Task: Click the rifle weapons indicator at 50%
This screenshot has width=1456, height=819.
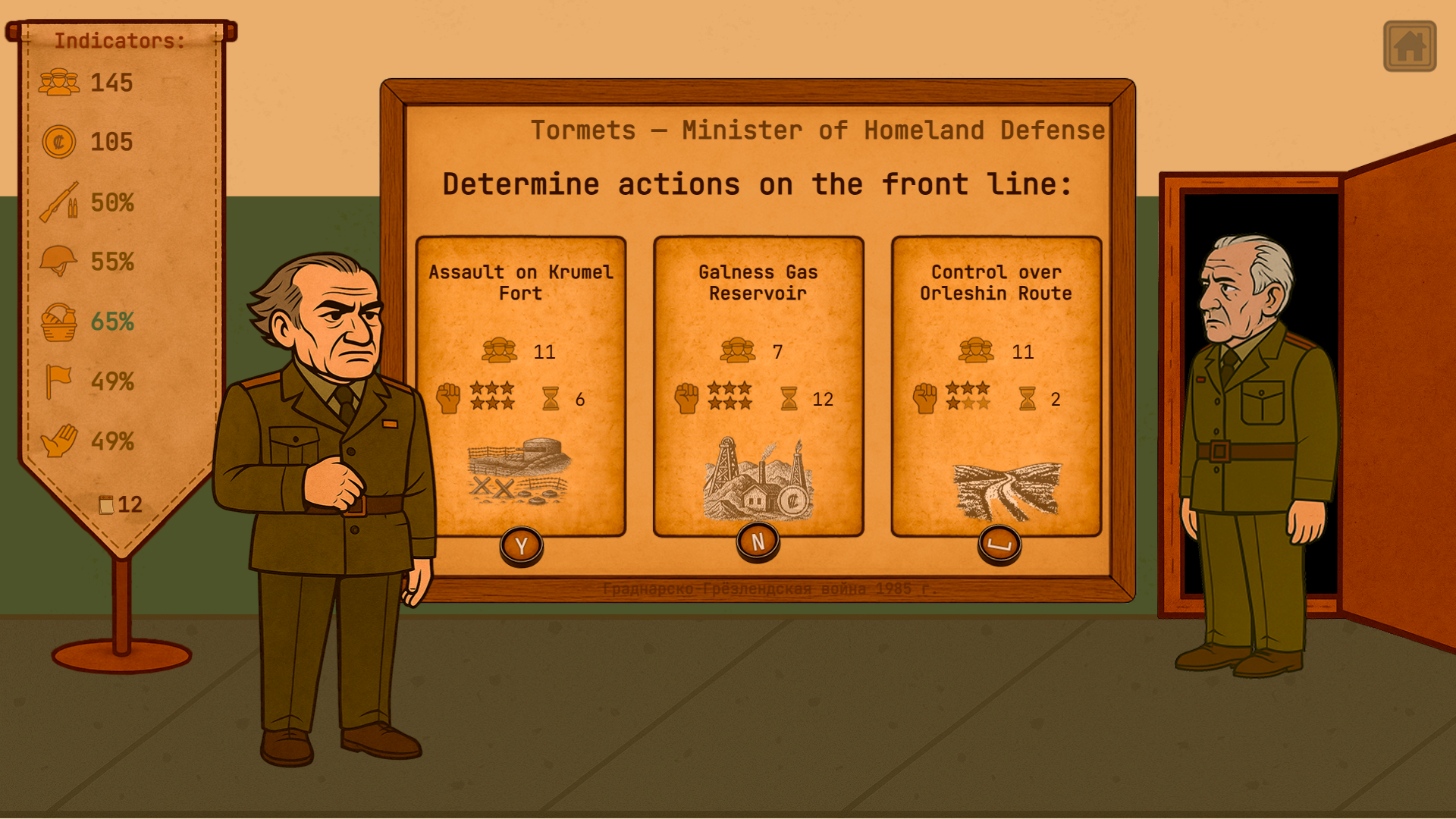Action: 59,202
